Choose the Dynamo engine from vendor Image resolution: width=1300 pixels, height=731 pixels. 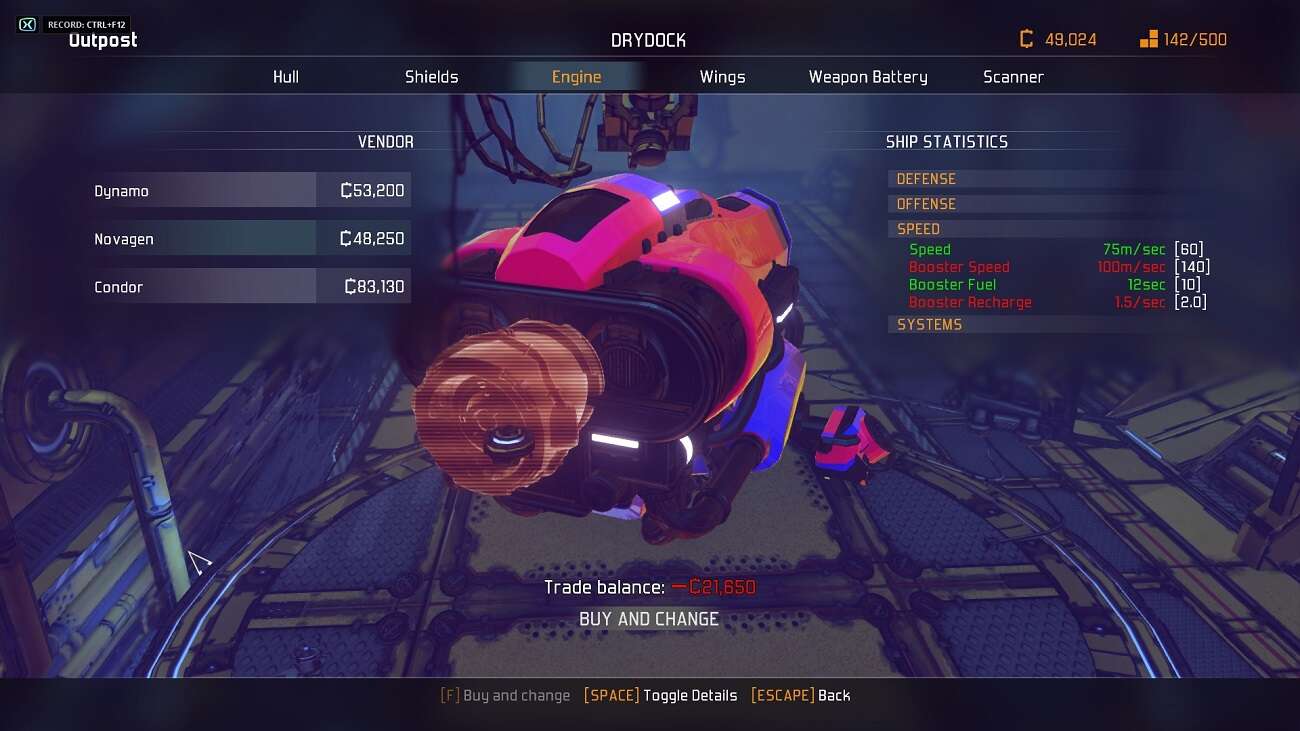click(x=250, y=190)
